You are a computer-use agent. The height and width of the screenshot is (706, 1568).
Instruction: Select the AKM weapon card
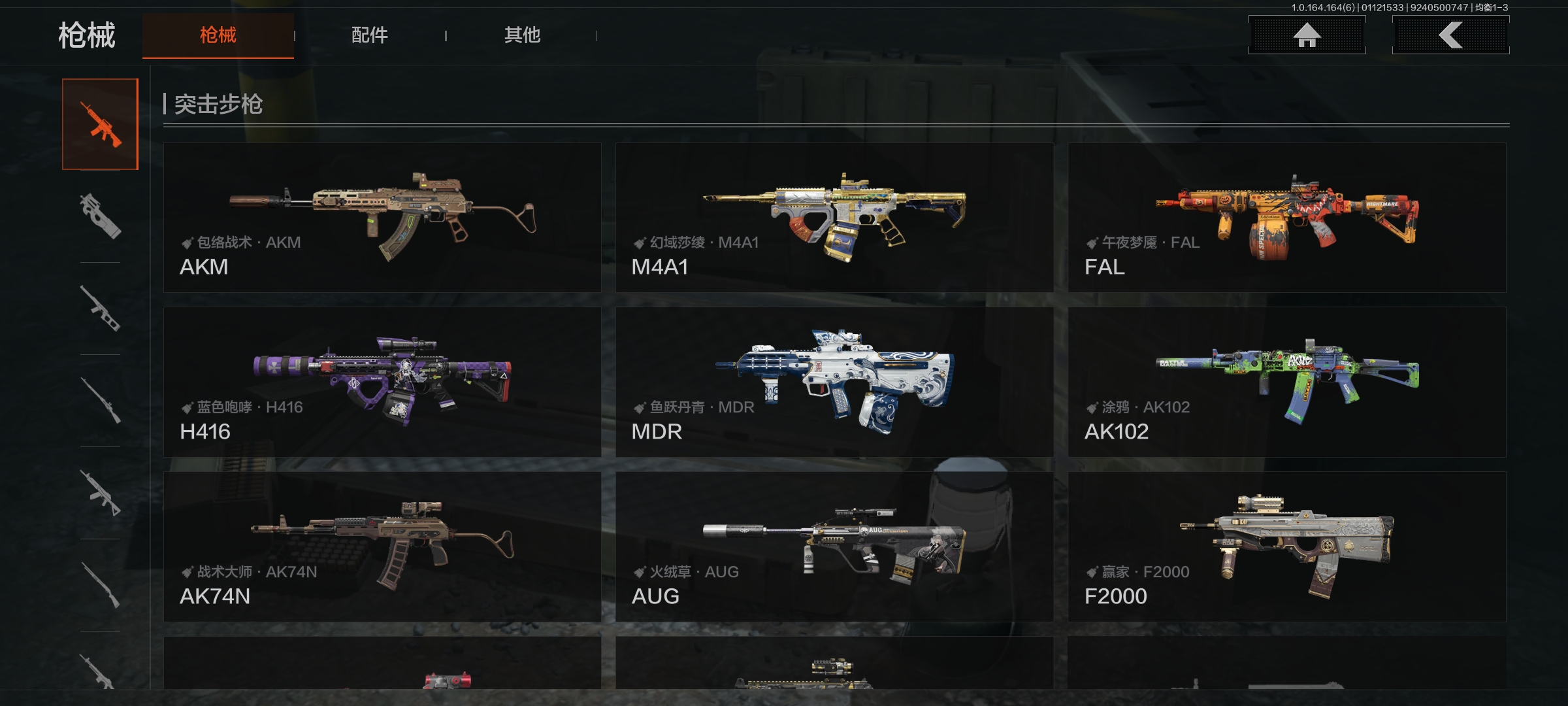382,218
